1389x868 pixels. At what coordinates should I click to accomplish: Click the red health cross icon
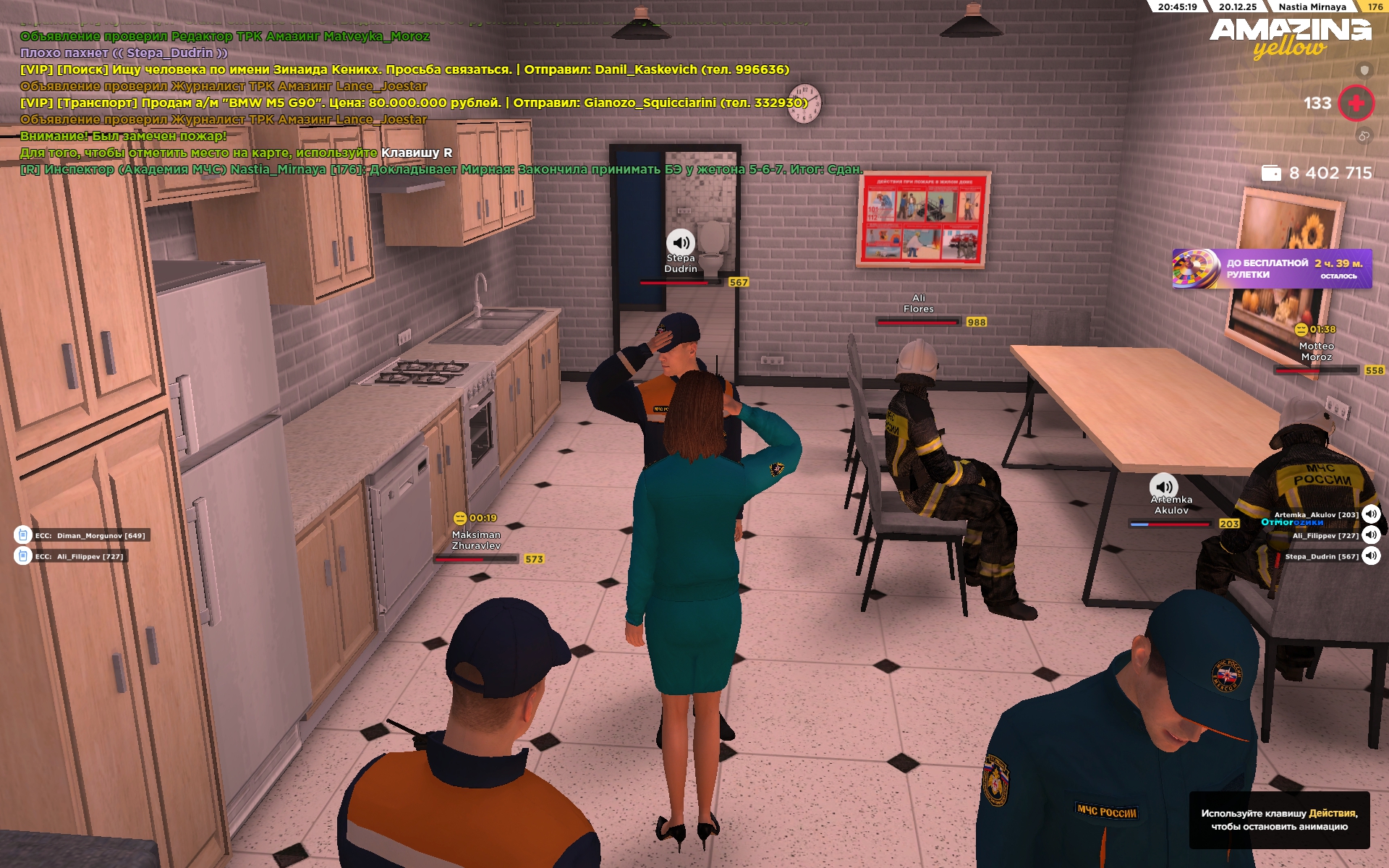click(1356, 103)
